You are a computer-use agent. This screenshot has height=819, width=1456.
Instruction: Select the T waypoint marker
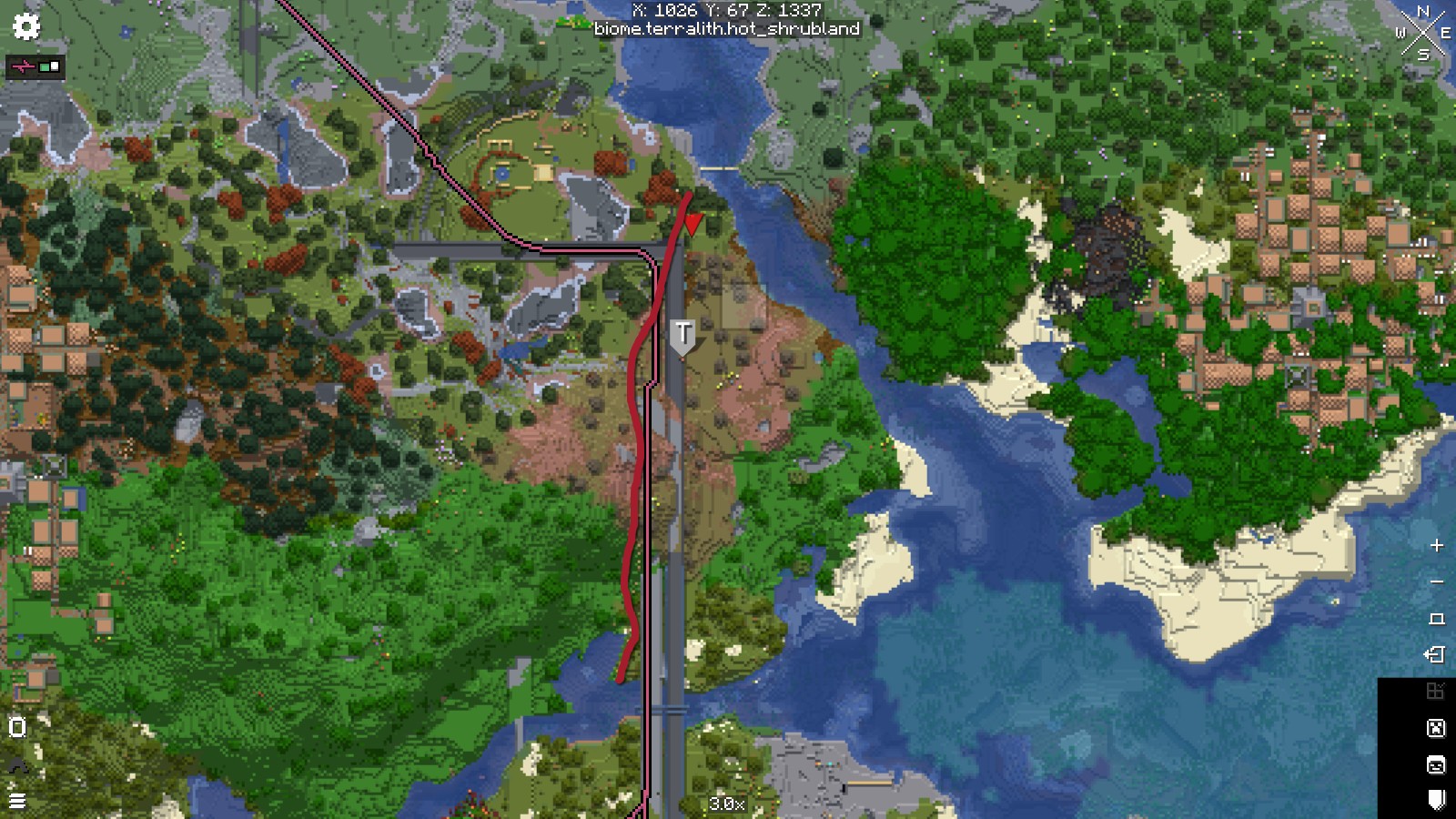(682, 335)
